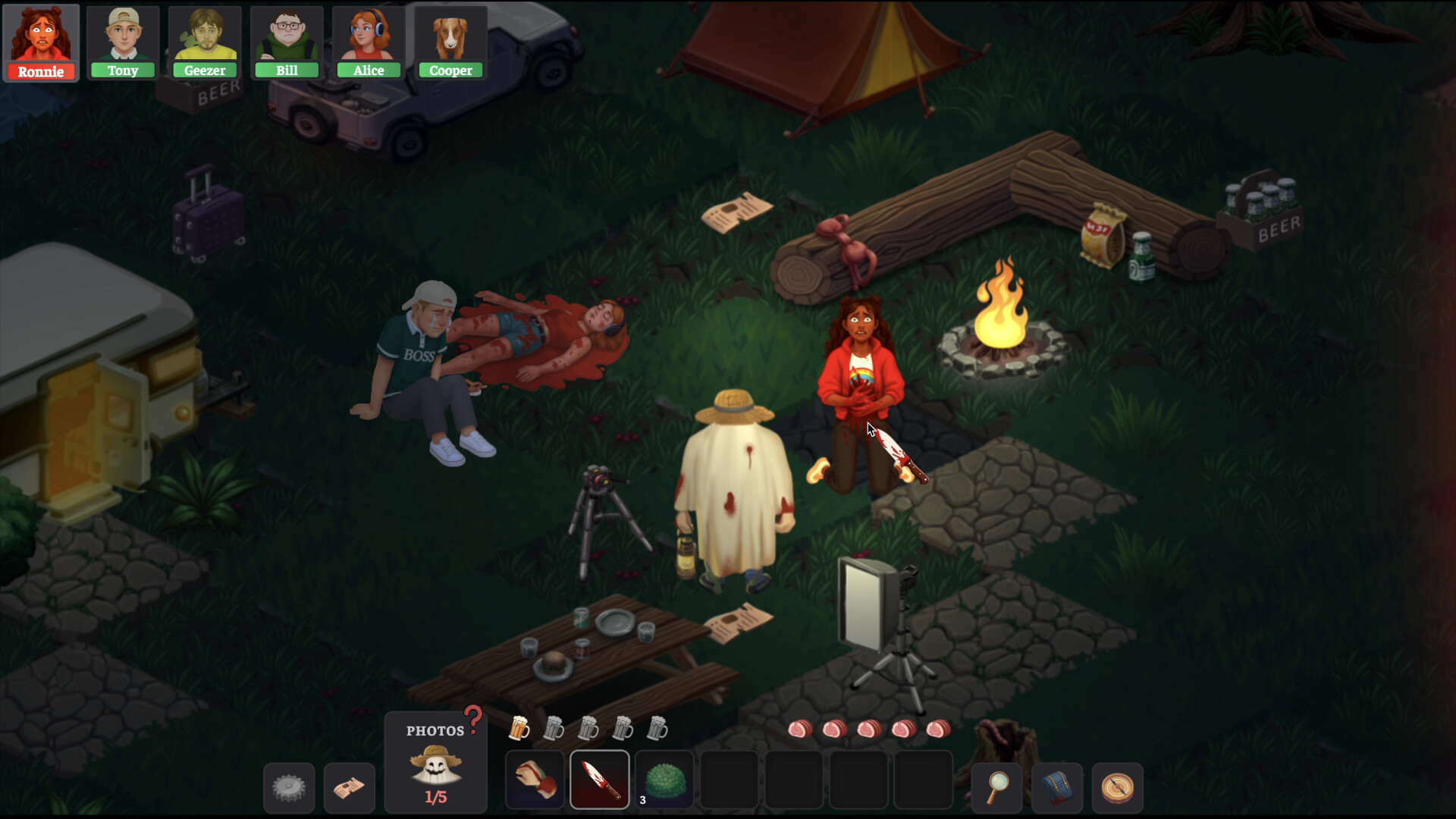
Task: Click Cooper the dog's portrait
Action: click(451, 38)
